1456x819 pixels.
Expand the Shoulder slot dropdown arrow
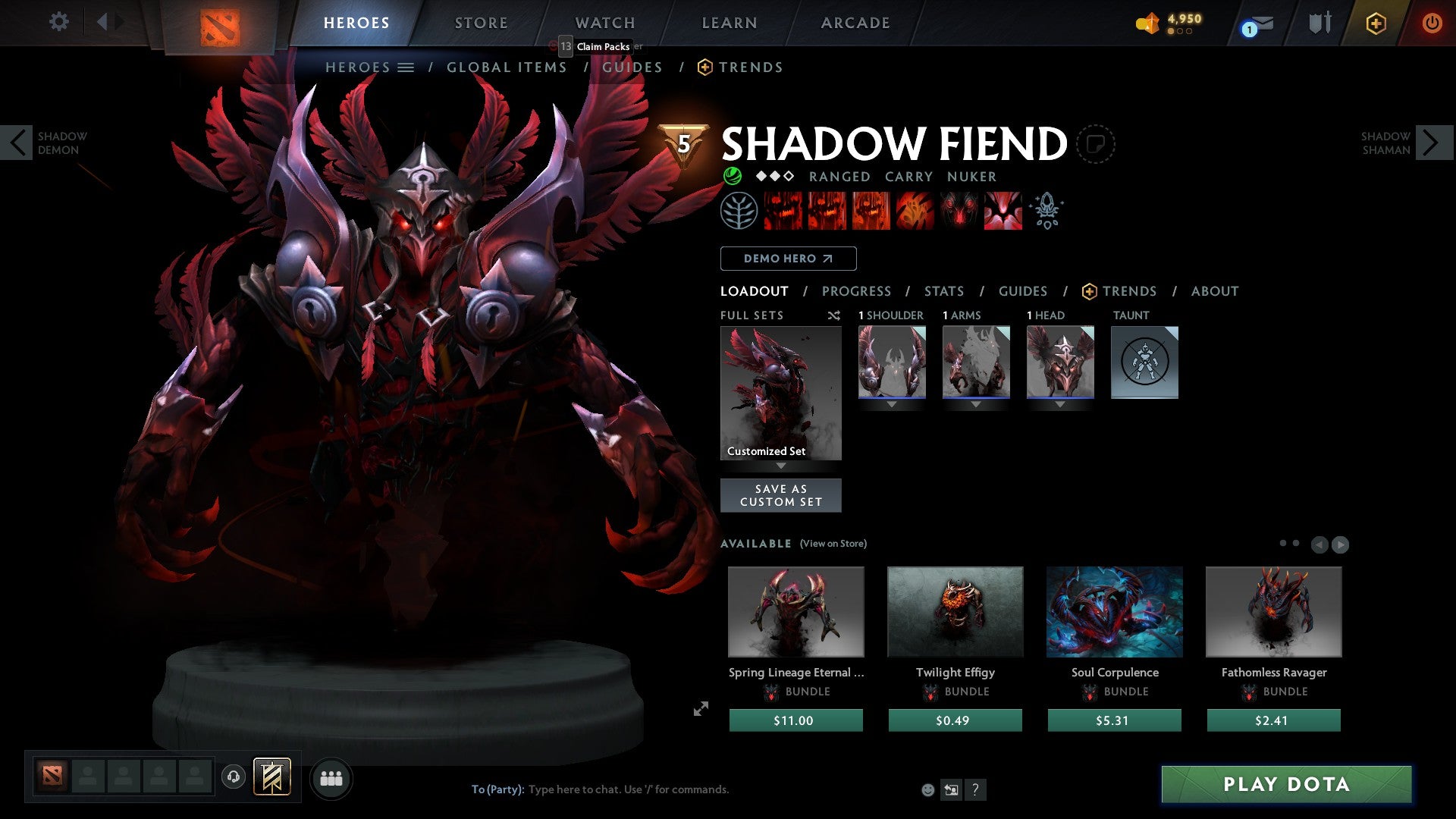892,404
